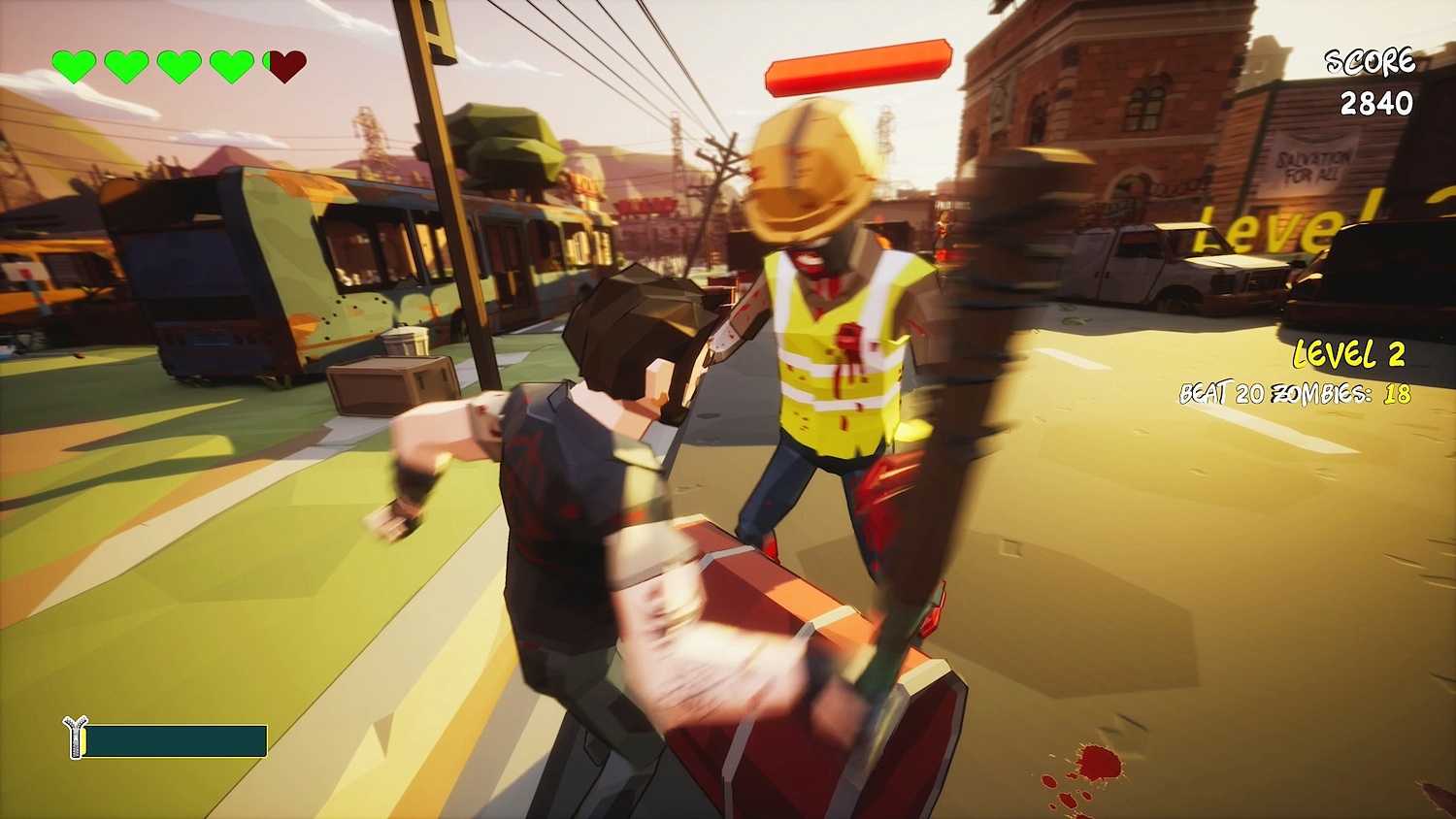Click the zombie's red health bar

(x=859, y=68)
